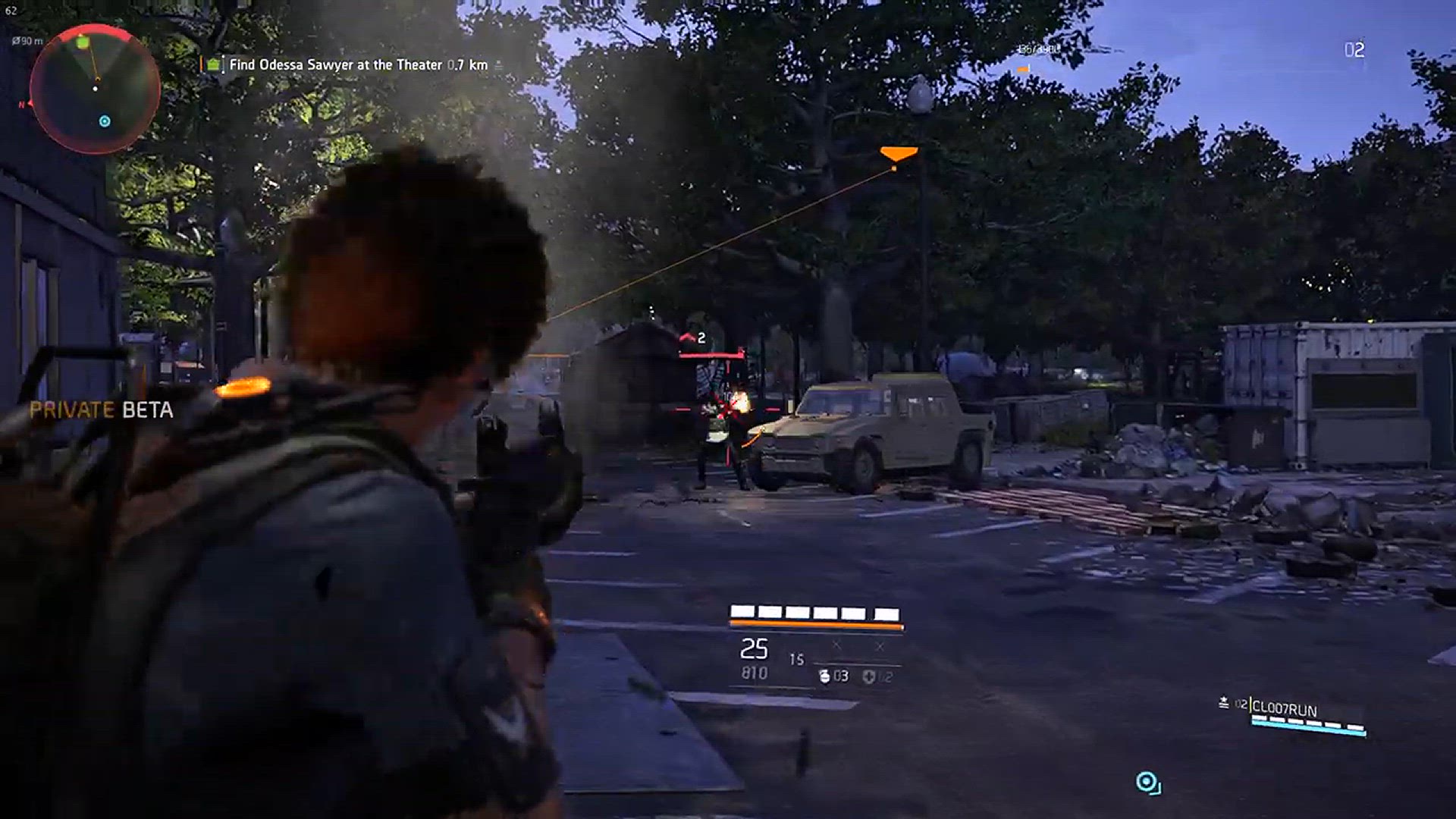Open the circular minimap
1456x819 pixels.
click(95, 89)
